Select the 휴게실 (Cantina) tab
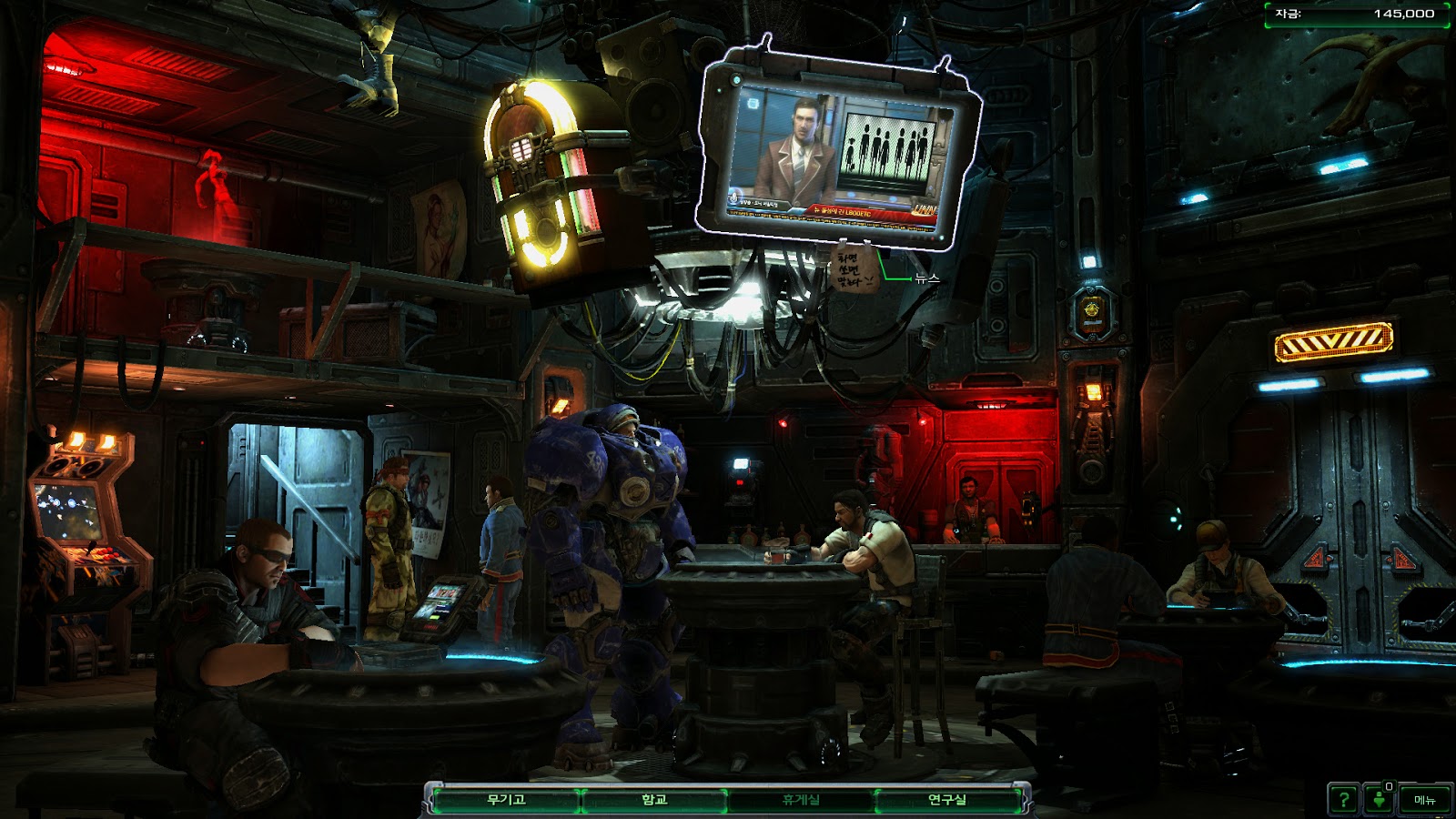This screenshot has height=819, width=1456. tap(801, 800)
